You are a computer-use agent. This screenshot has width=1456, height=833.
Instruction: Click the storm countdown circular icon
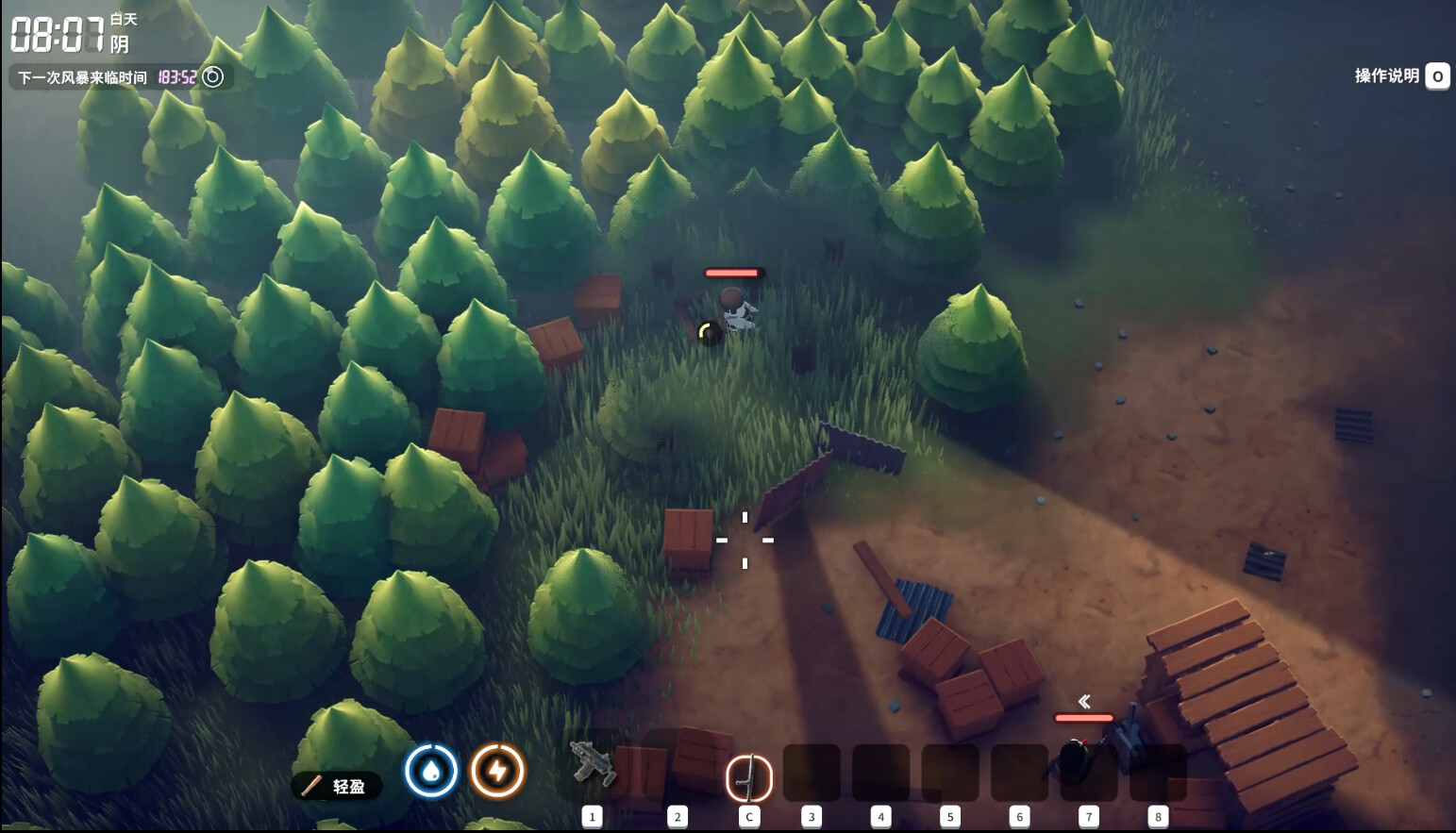pos(214,77)
